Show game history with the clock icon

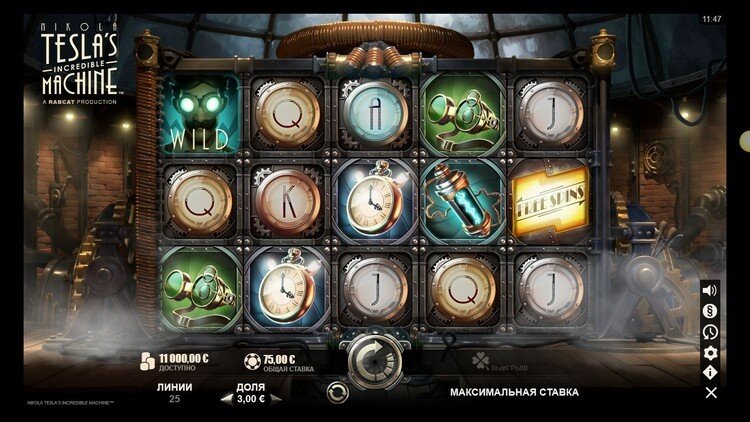[710, 332]
